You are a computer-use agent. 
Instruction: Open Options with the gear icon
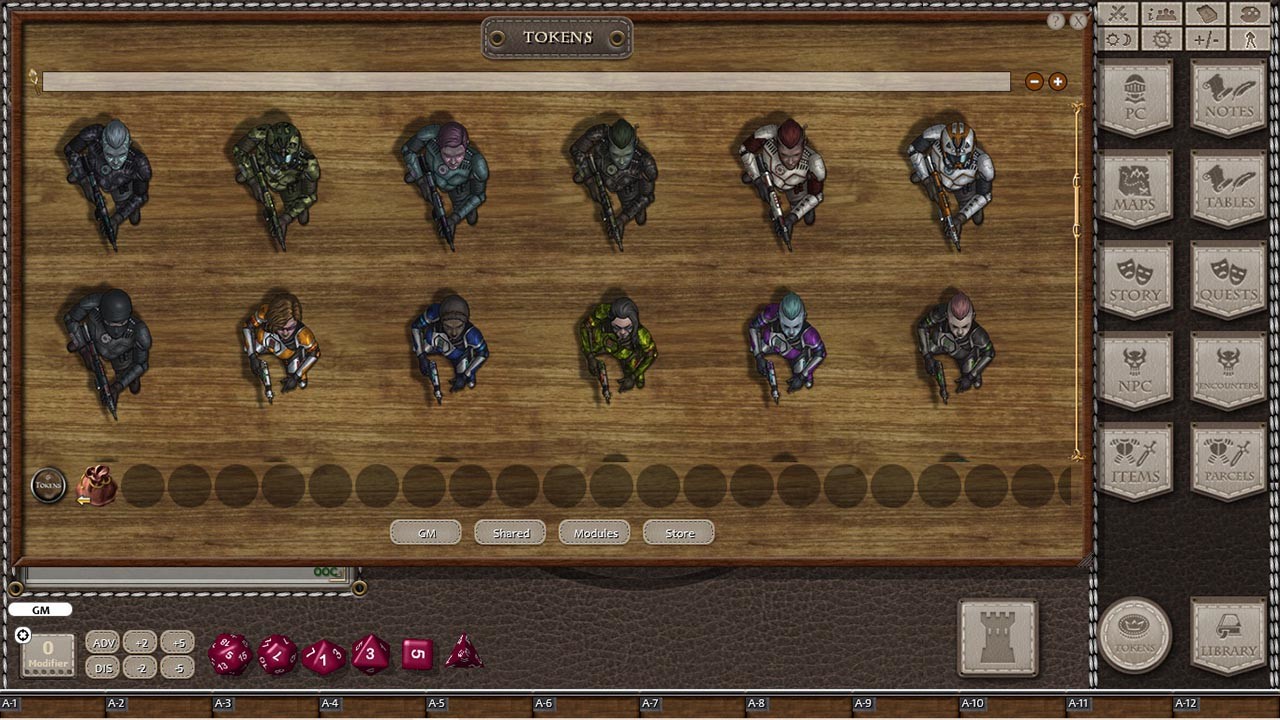click(1161, 39)
